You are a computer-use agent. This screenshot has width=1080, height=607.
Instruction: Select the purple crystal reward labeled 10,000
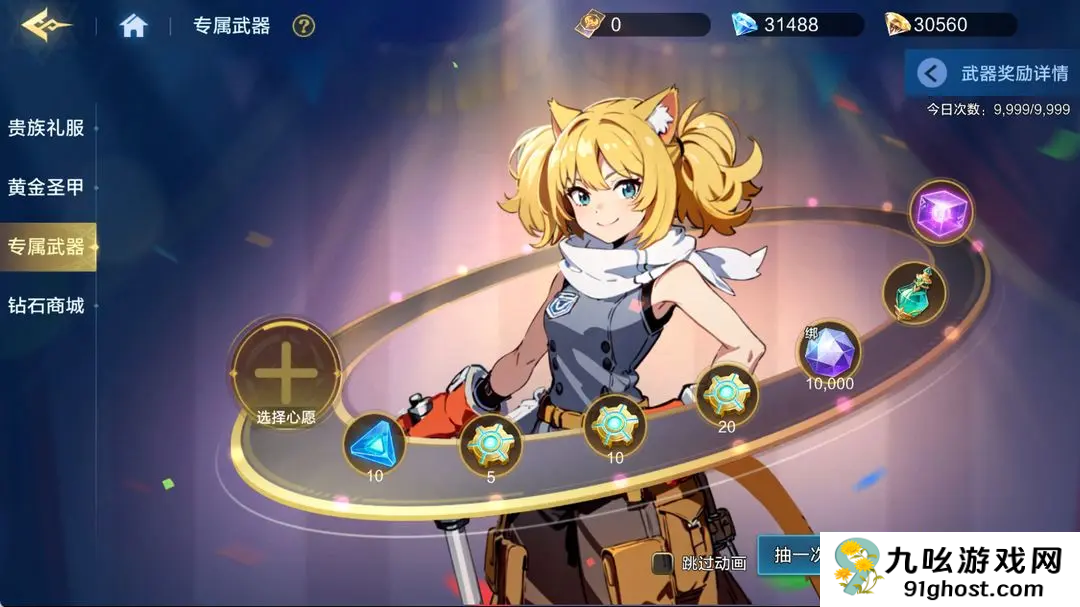(829, 351)
